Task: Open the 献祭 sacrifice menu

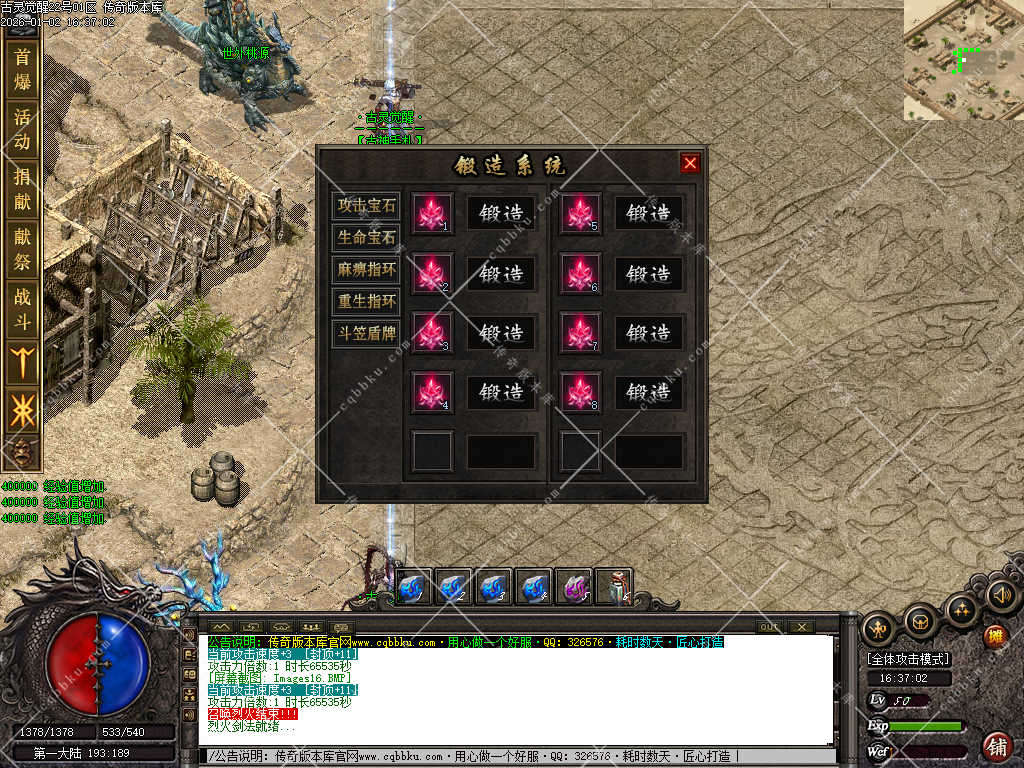Action: click(22, 248)
